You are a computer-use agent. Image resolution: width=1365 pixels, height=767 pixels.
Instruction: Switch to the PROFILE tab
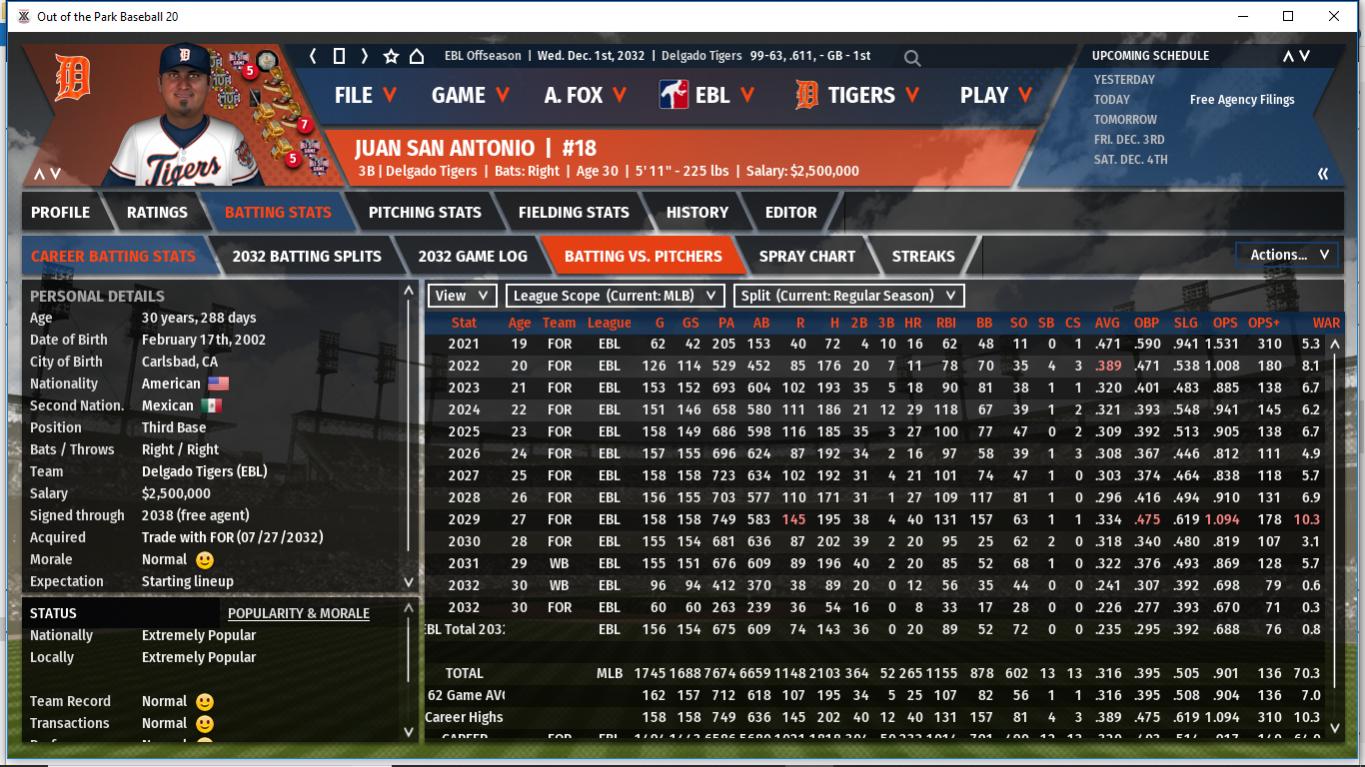coord(60,212)
